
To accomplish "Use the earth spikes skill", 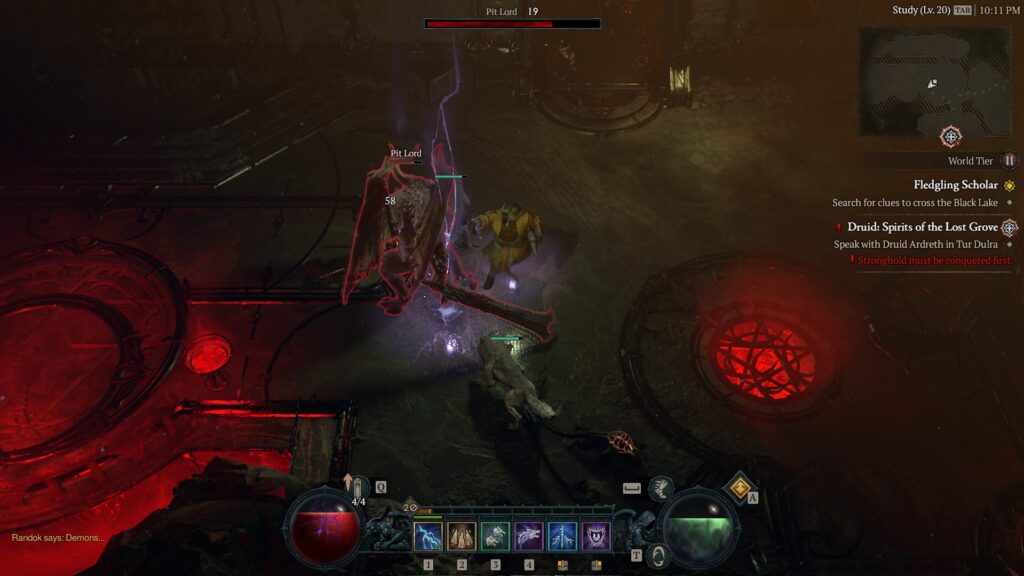I will point(462,537).
